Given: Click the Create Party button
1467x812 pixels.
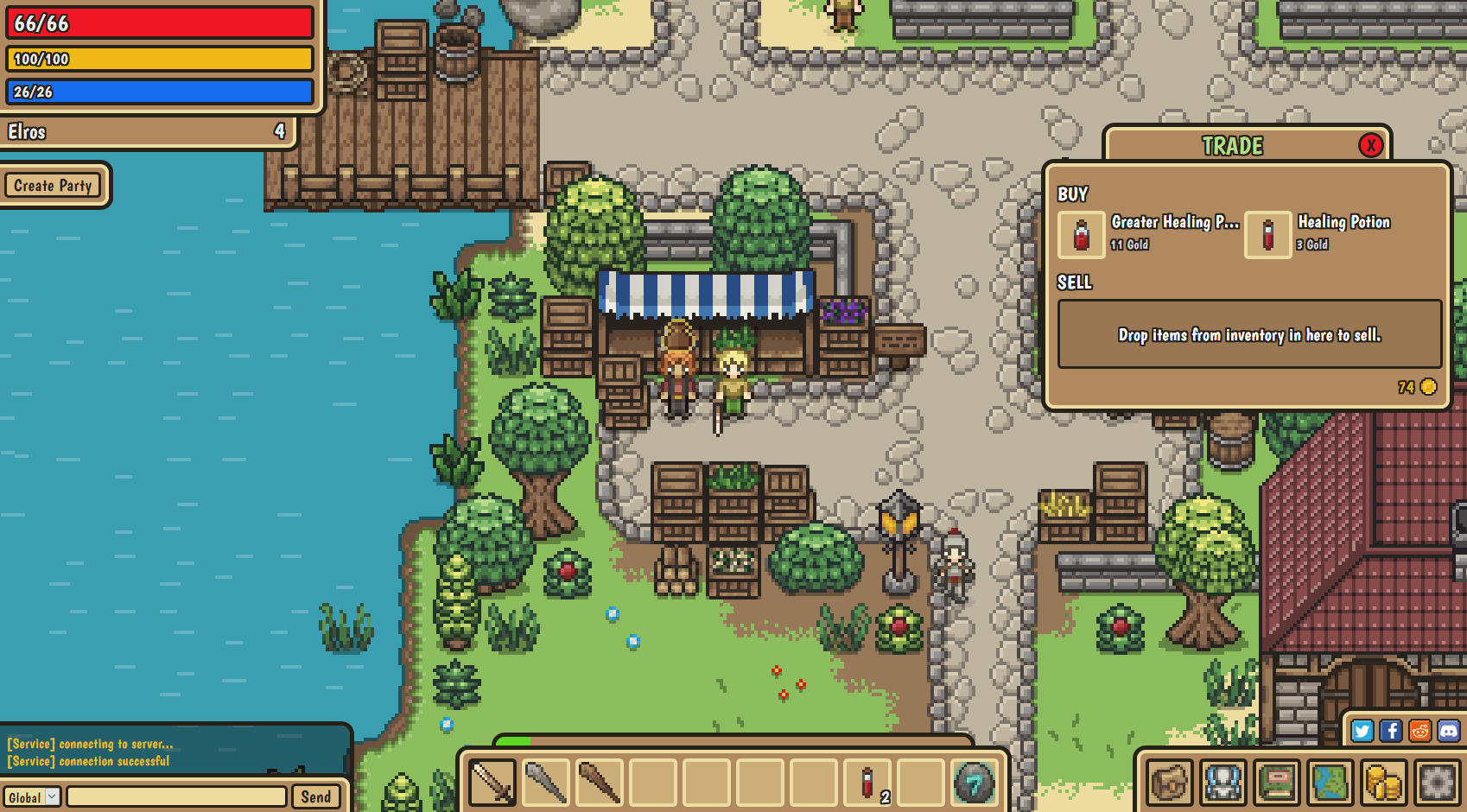Looking at the screenshot, I should coord(53,185).
